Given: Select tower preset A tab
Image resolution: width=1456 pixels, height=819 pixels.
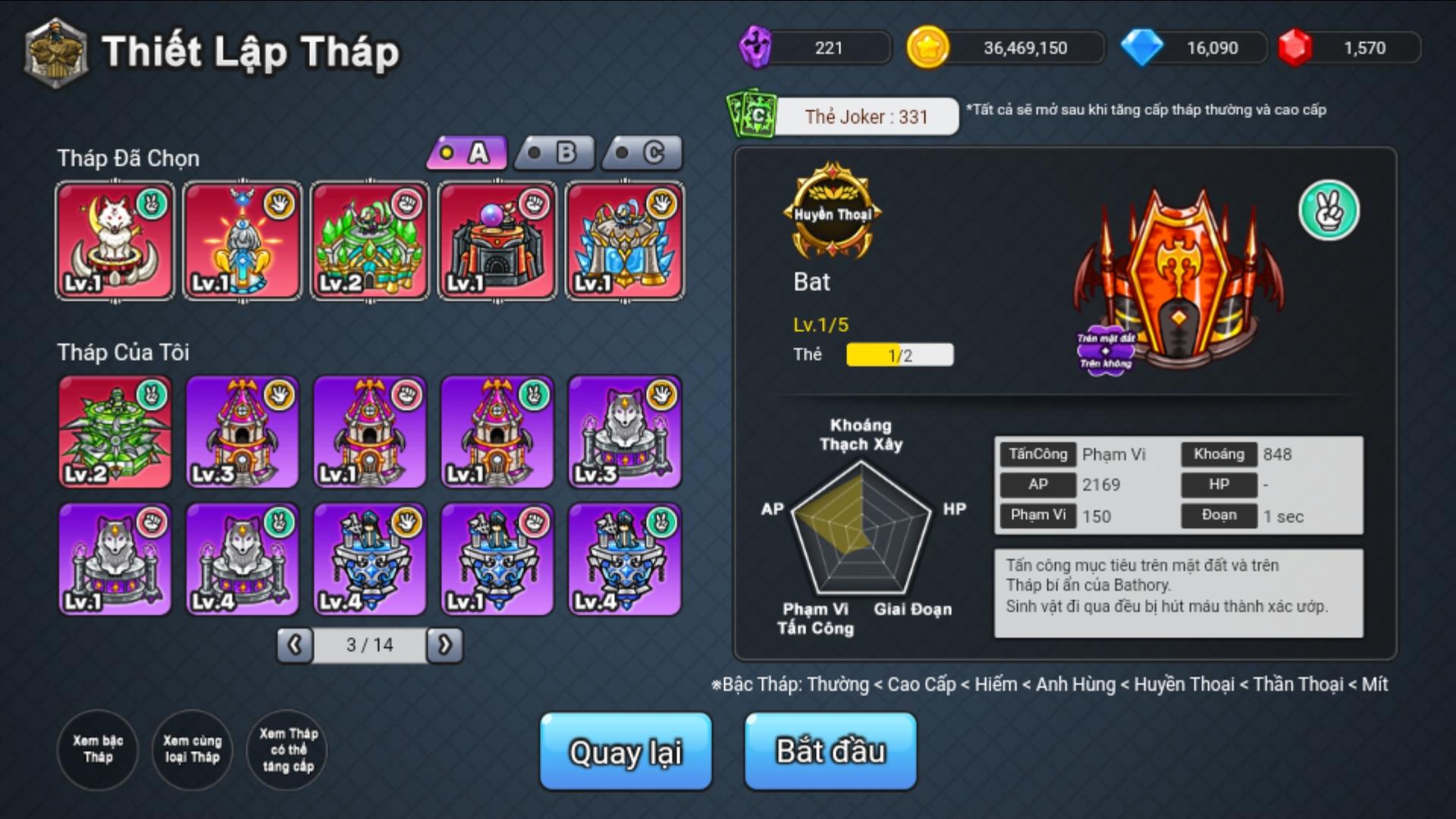Looking at the screenshot, I should point(468,154).
